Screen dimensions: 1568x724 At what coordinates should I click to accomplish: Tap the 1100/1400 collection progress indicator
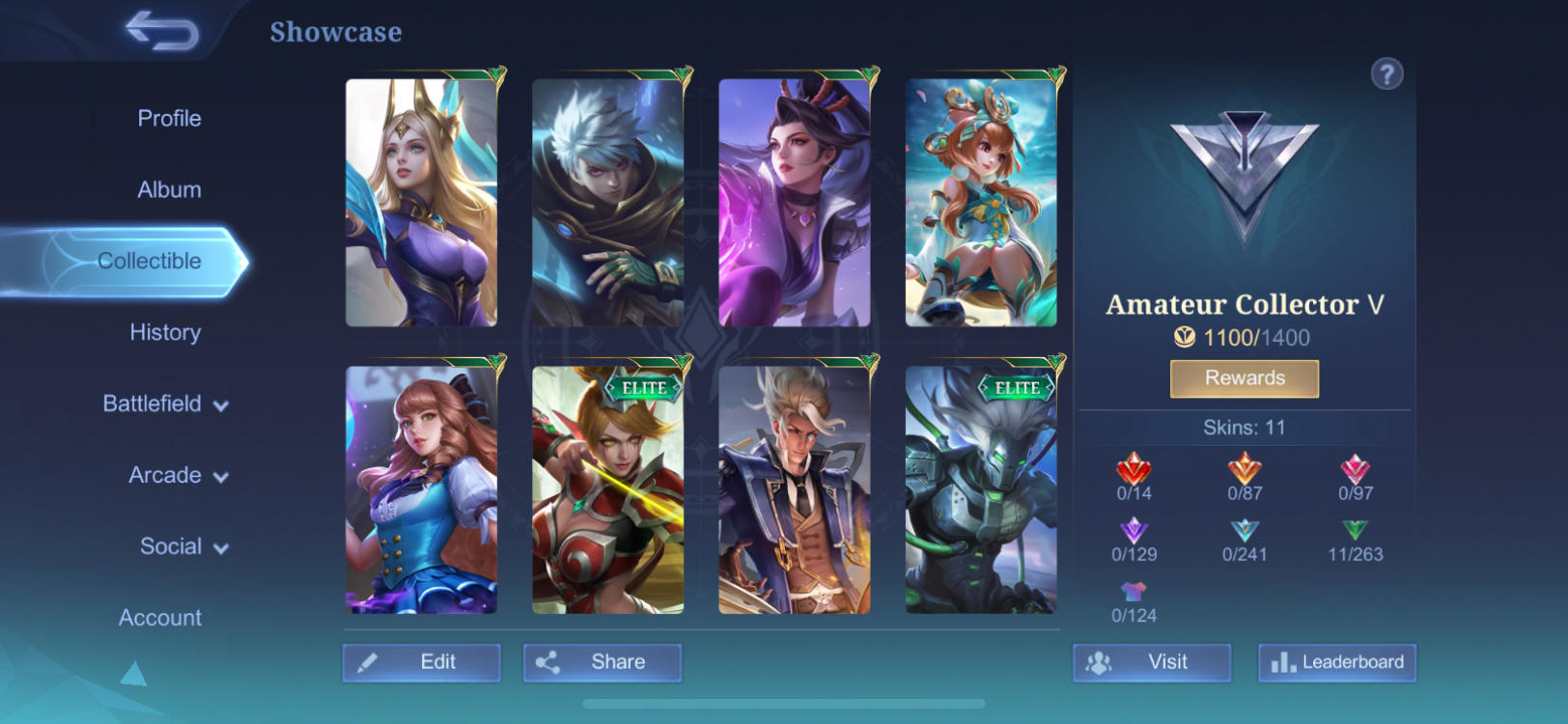1245,338
